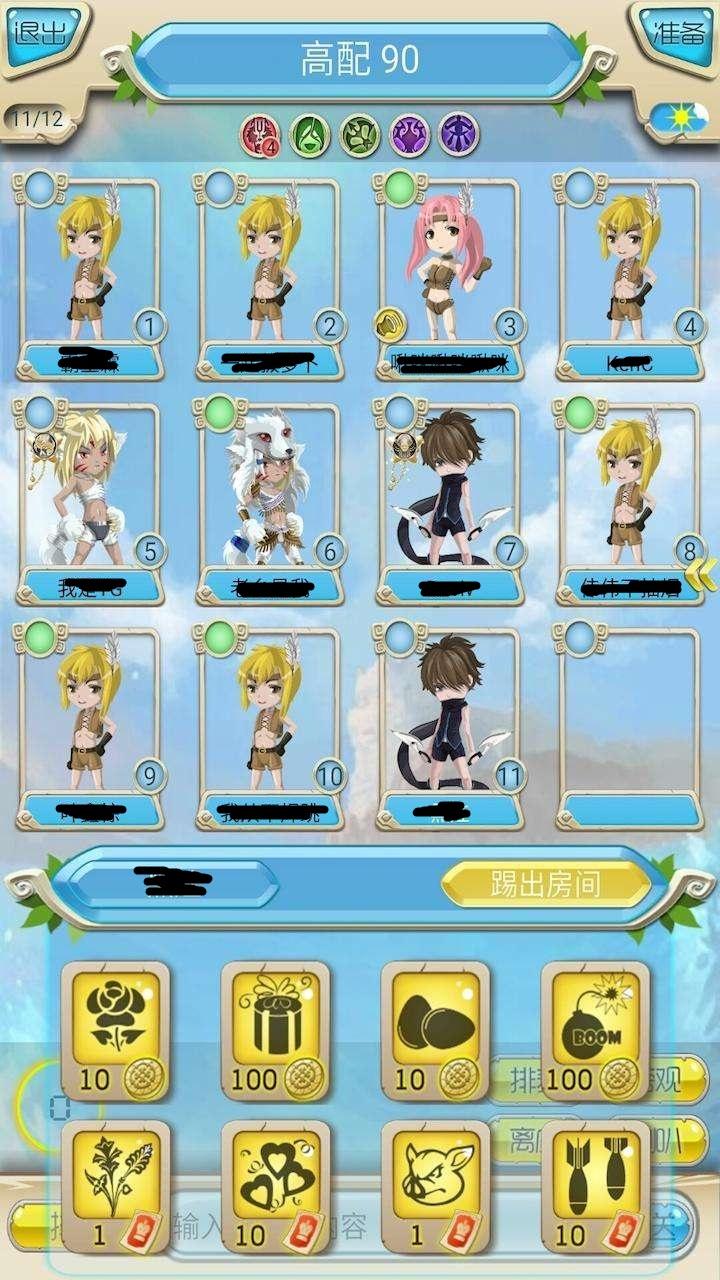Viewport: 720px width, 1280px height.
Task: Throw the eggs item for 10 coins
Action: tap(435, 1028)
